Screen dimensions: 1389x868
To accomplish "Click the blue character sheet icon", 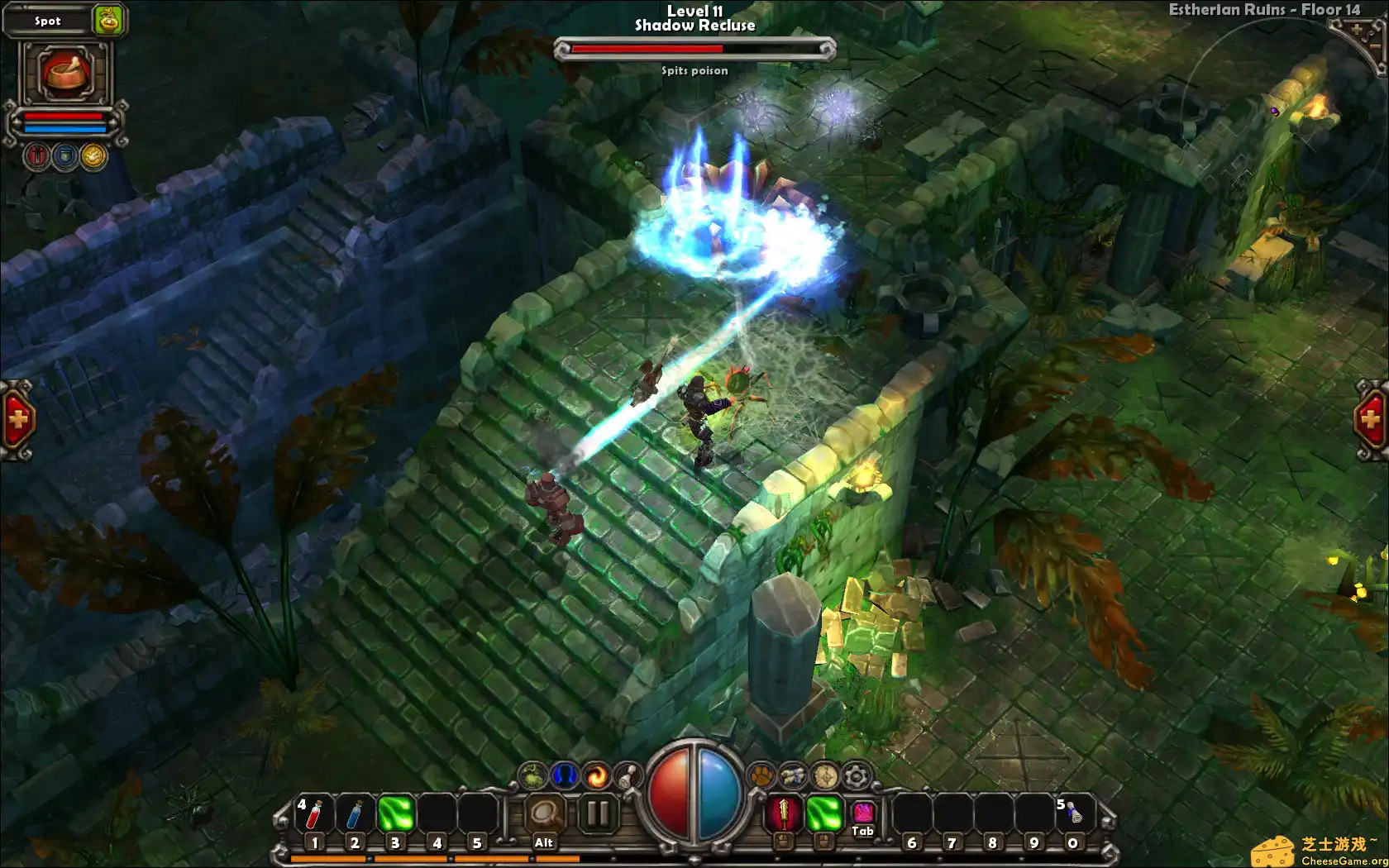I will (x=564, y=775).
